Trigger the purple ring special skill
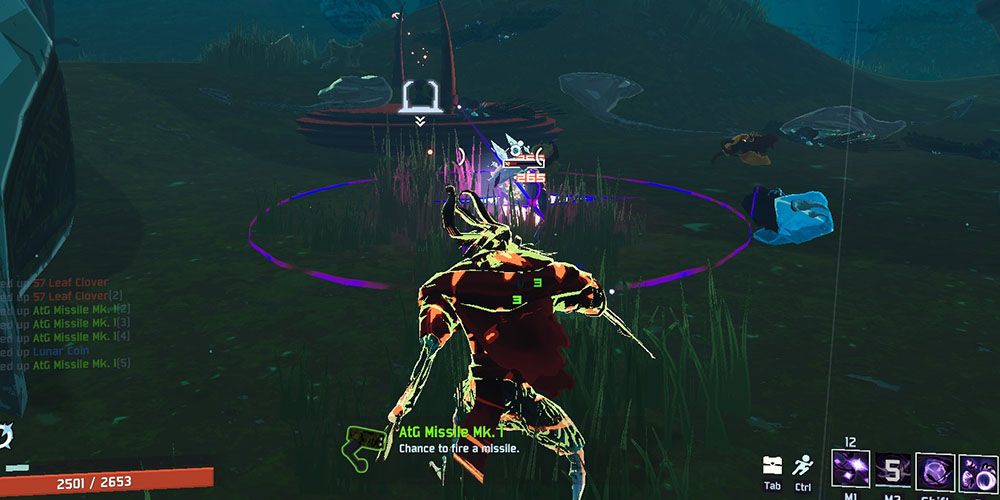 coord(977,471)
